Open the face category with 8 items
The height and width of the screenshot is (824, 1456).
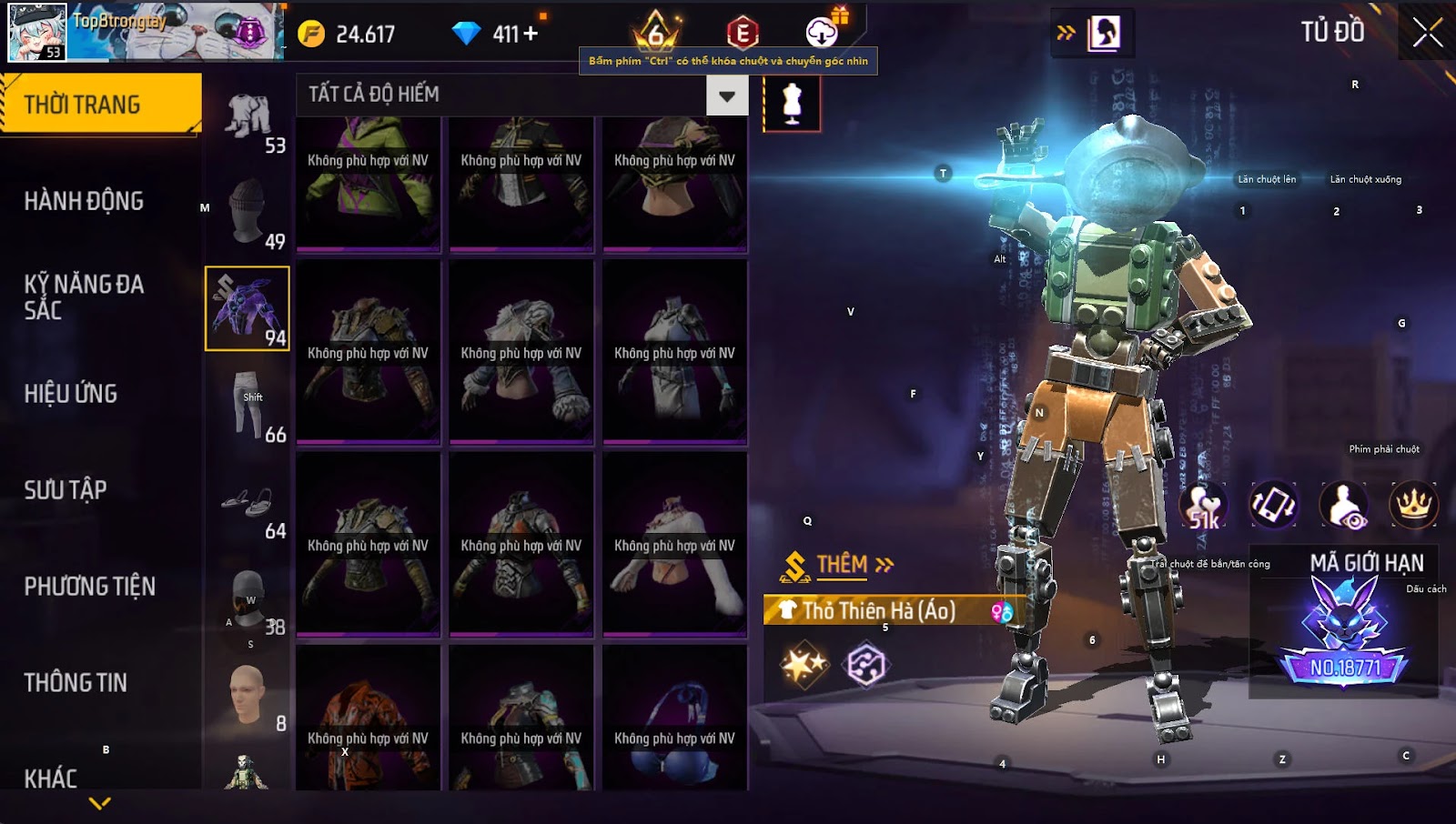click(x=248, y=696)
